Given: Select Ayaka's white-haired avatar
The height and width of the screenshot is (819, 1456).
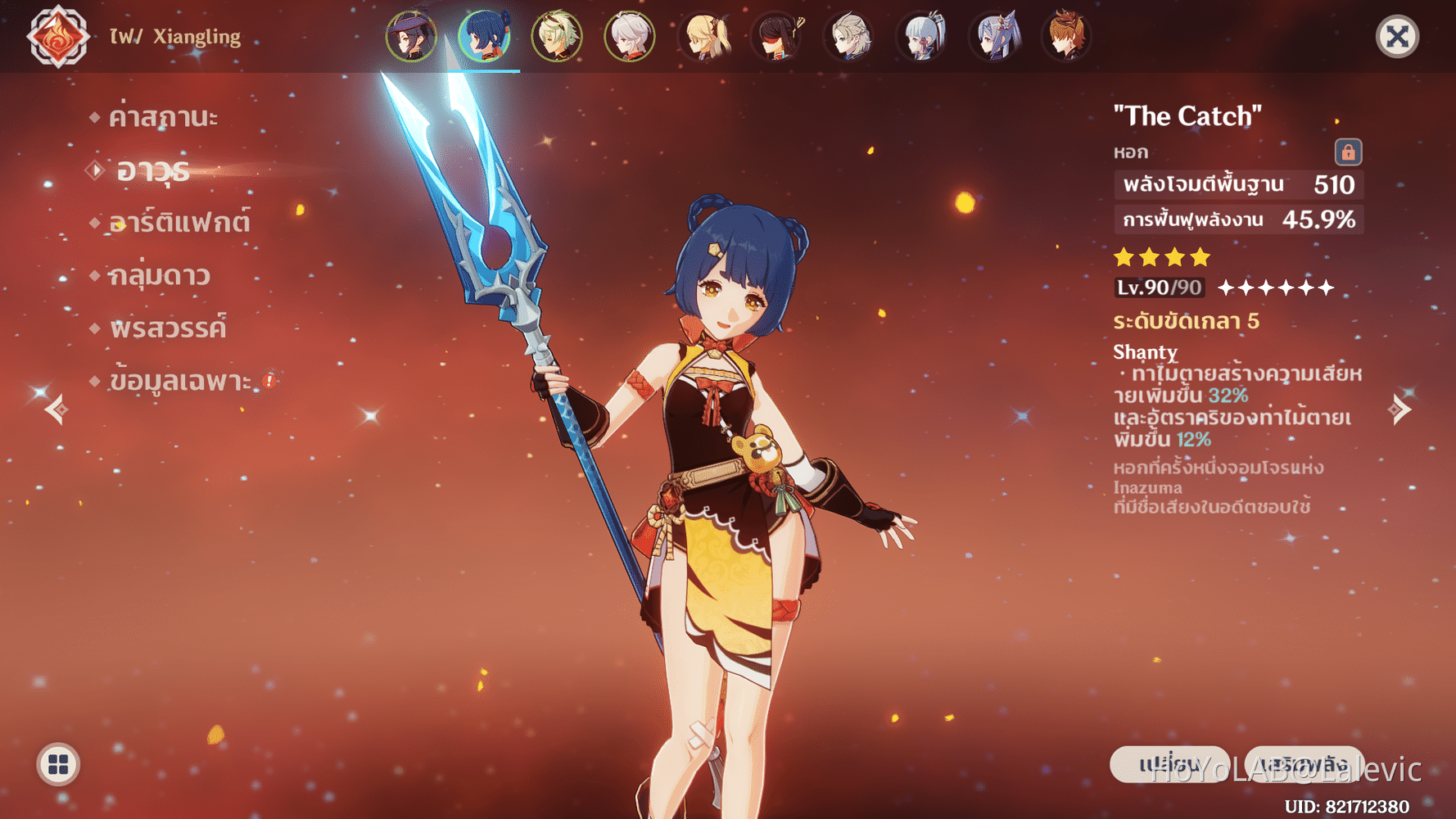Looking at the screenshot, I should tap(922, 37).
